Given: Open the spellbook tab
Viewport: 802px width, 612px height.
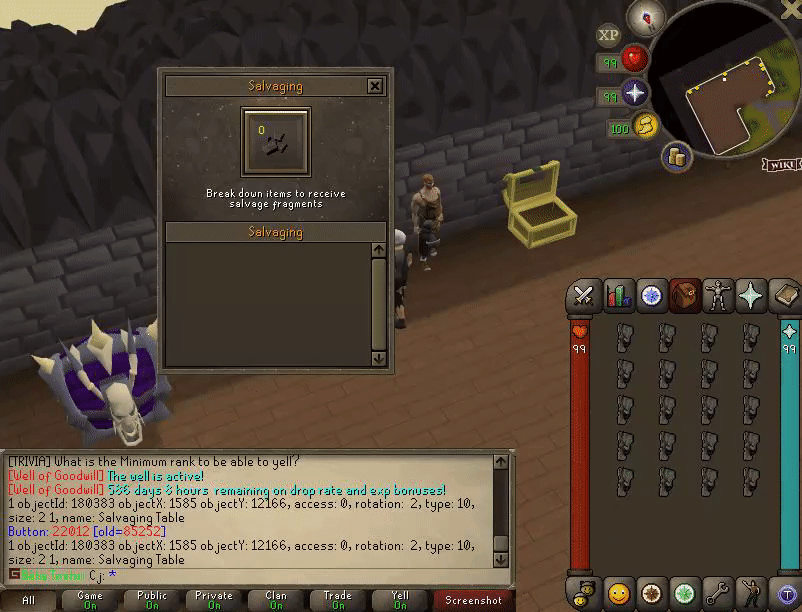Looking at the screenshot, I should pyautogui.click(x=785, y=296).
